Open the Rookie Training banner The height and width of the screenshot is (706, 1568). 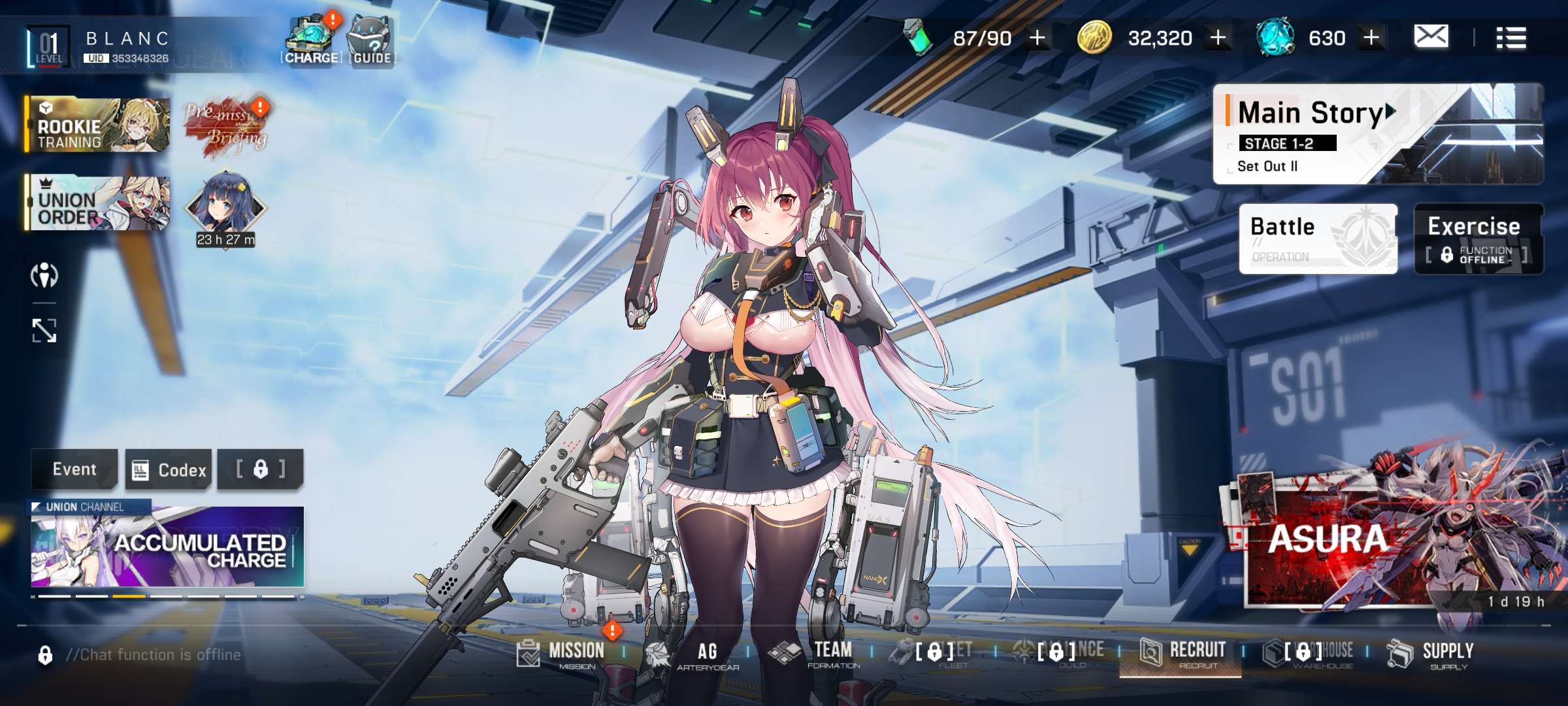click(98, 125)
